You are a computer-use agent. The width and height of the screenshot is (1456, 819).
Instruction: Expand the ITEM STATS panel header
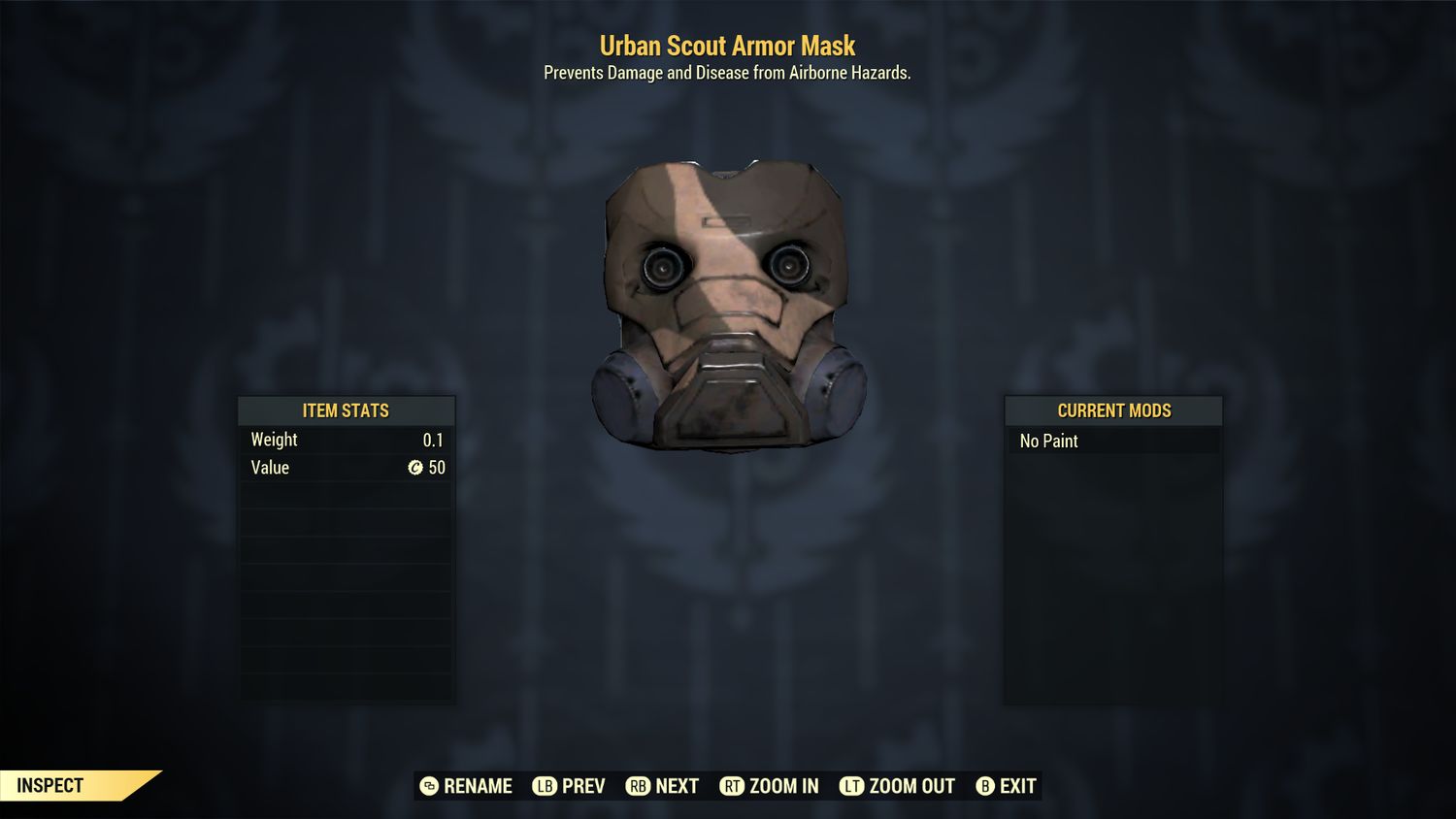coord(347,410)
